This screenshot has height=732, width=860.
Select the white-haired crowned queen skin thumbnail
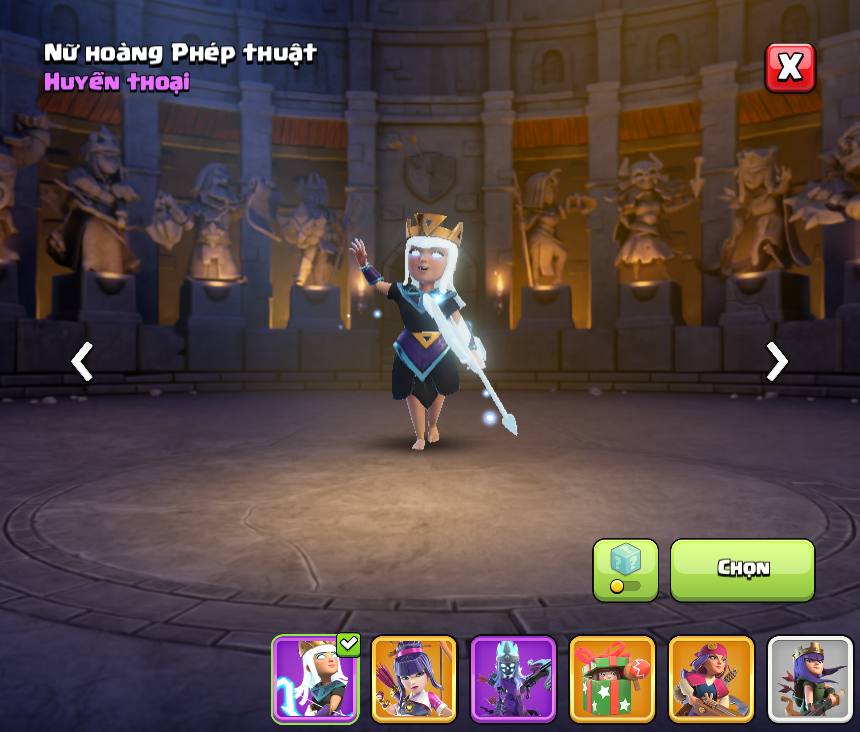[315, 679]
